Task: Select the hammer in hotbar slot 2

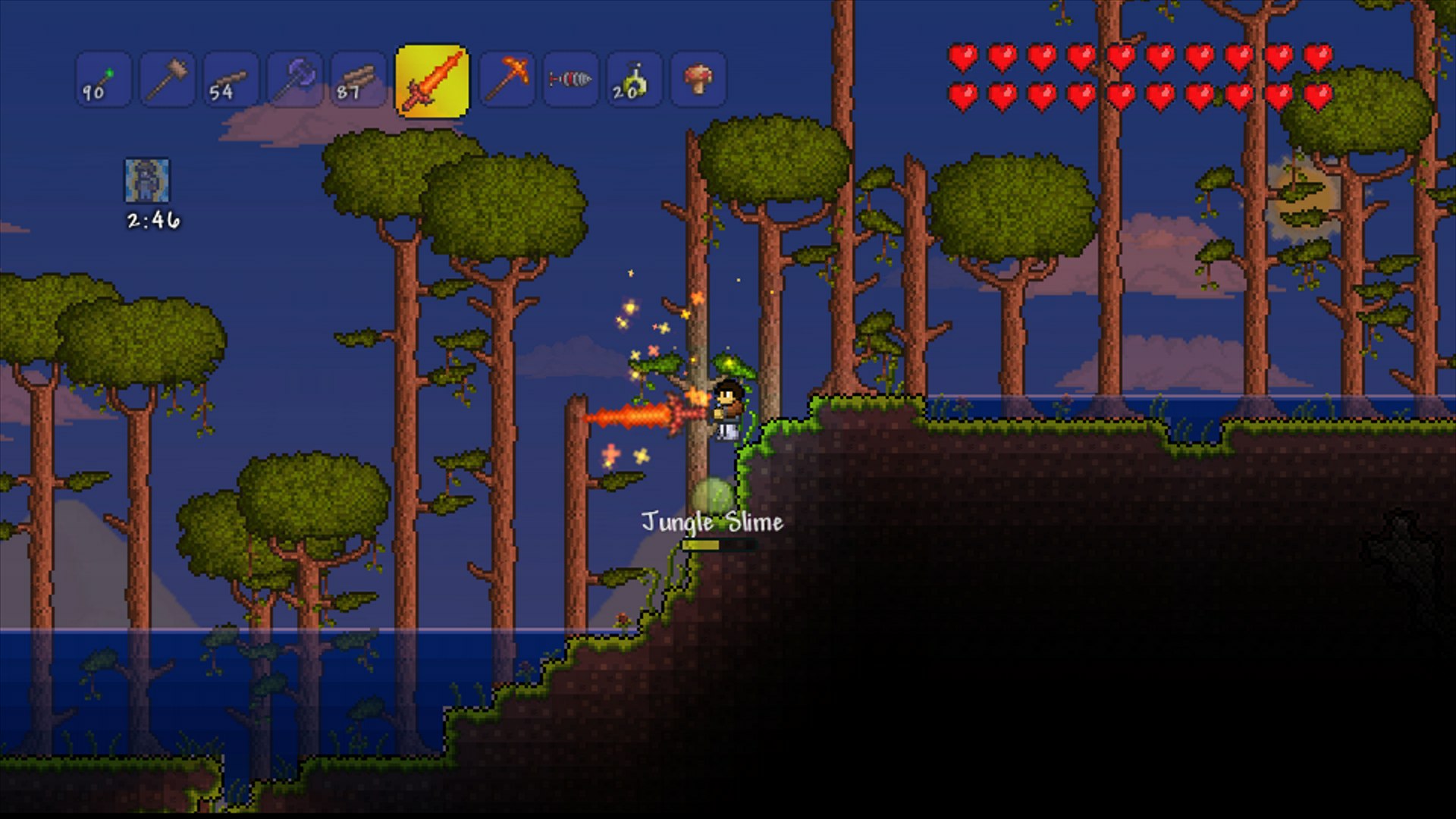Action: click(x=167, y=78)
